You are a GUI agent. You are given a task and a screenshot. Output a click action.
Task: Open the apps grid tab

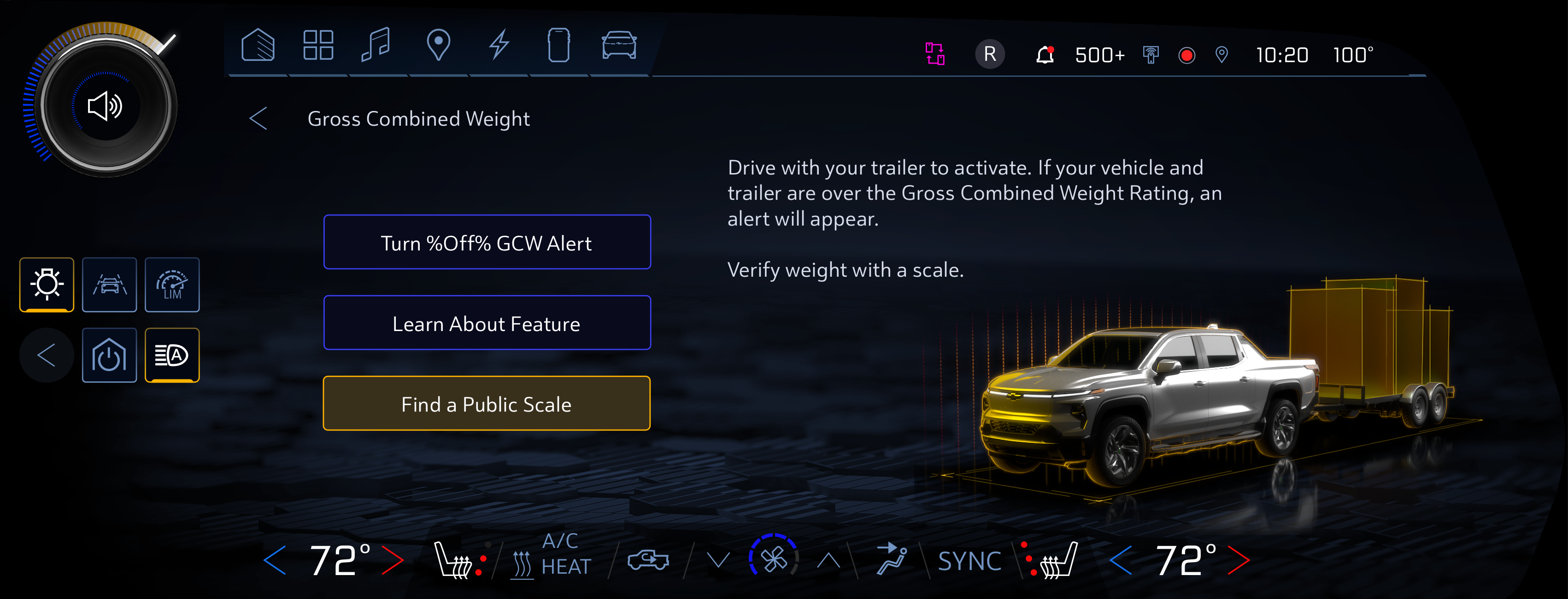[x=318, y=46]
